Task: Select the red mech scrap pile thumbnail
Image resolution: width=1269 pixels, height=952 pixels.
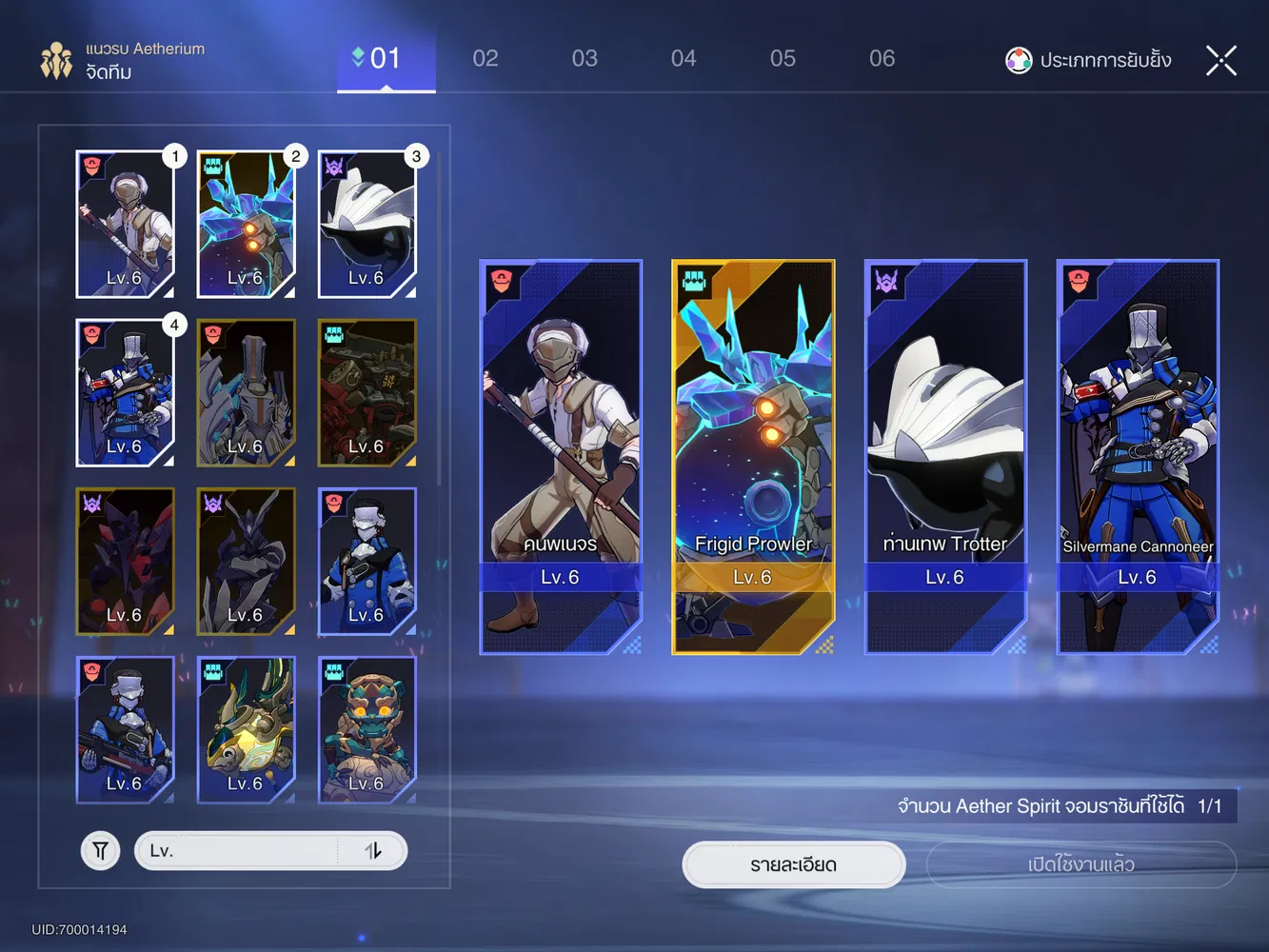Action: point(367,392)
